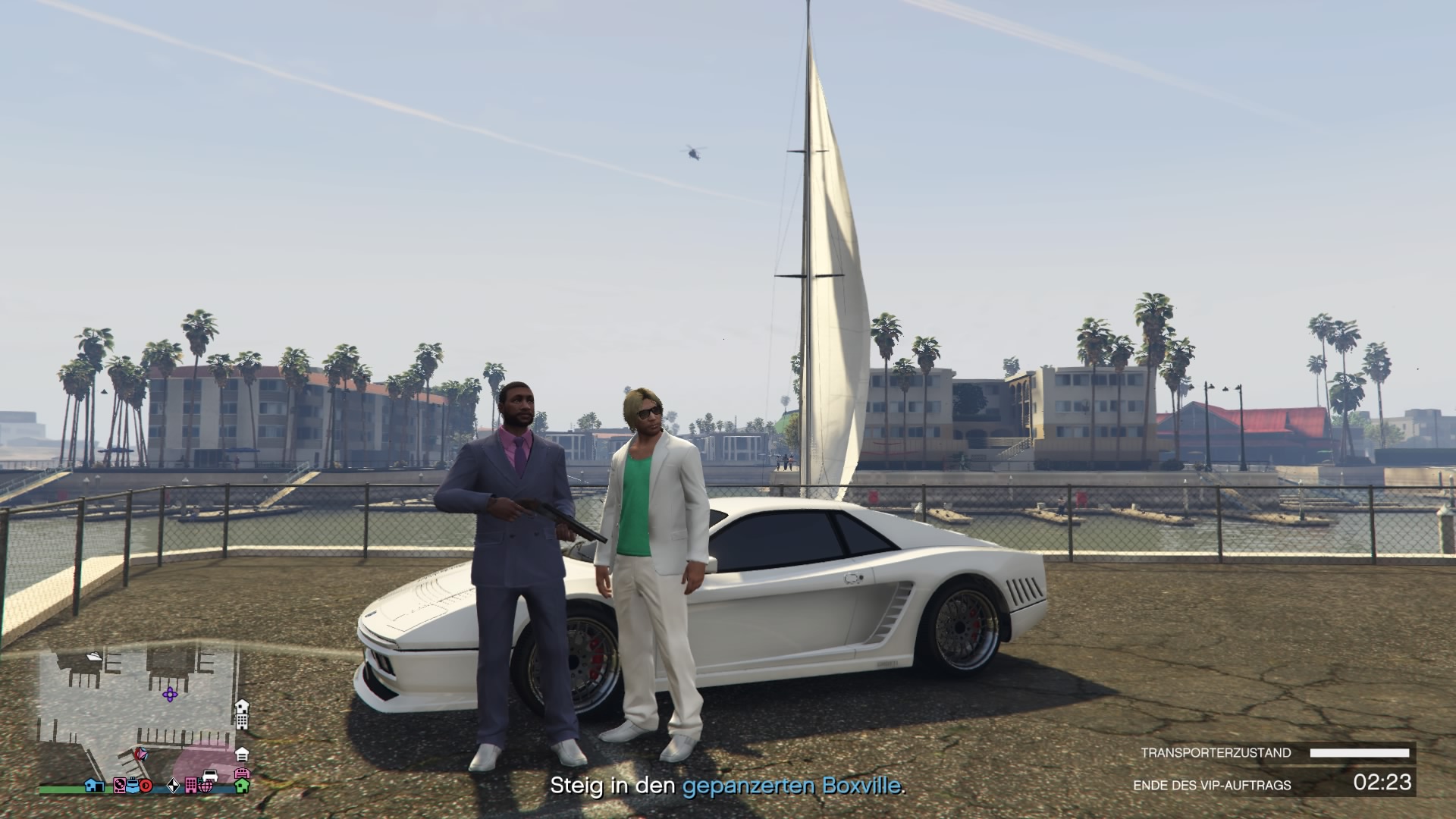Select the white car blip on minimap
This screenshot has width=1456, height=819.
click(x=210, y=775)
